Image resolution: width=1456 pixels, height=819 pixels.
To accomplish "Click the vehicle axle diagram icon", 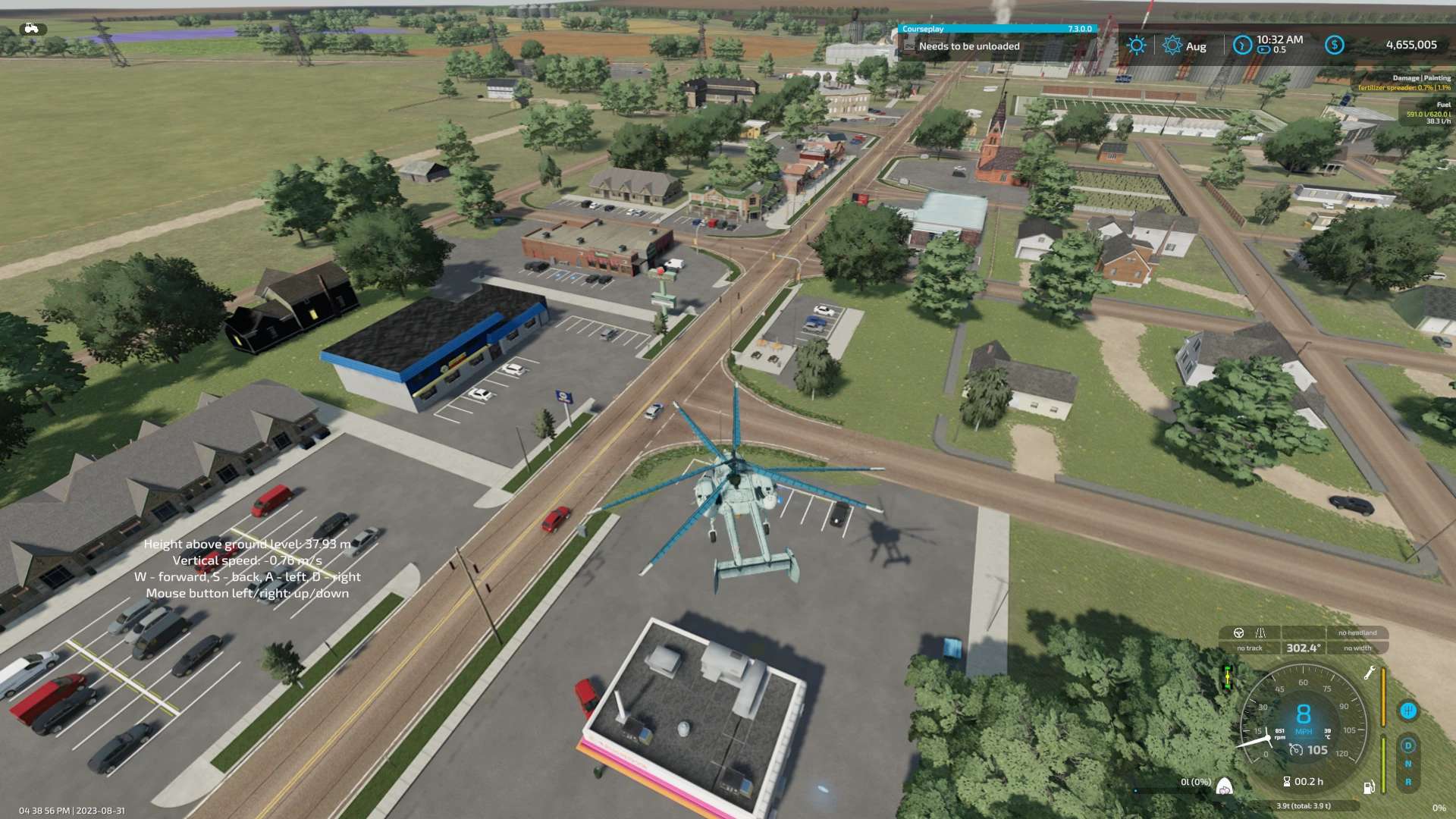I will 1227,676.
